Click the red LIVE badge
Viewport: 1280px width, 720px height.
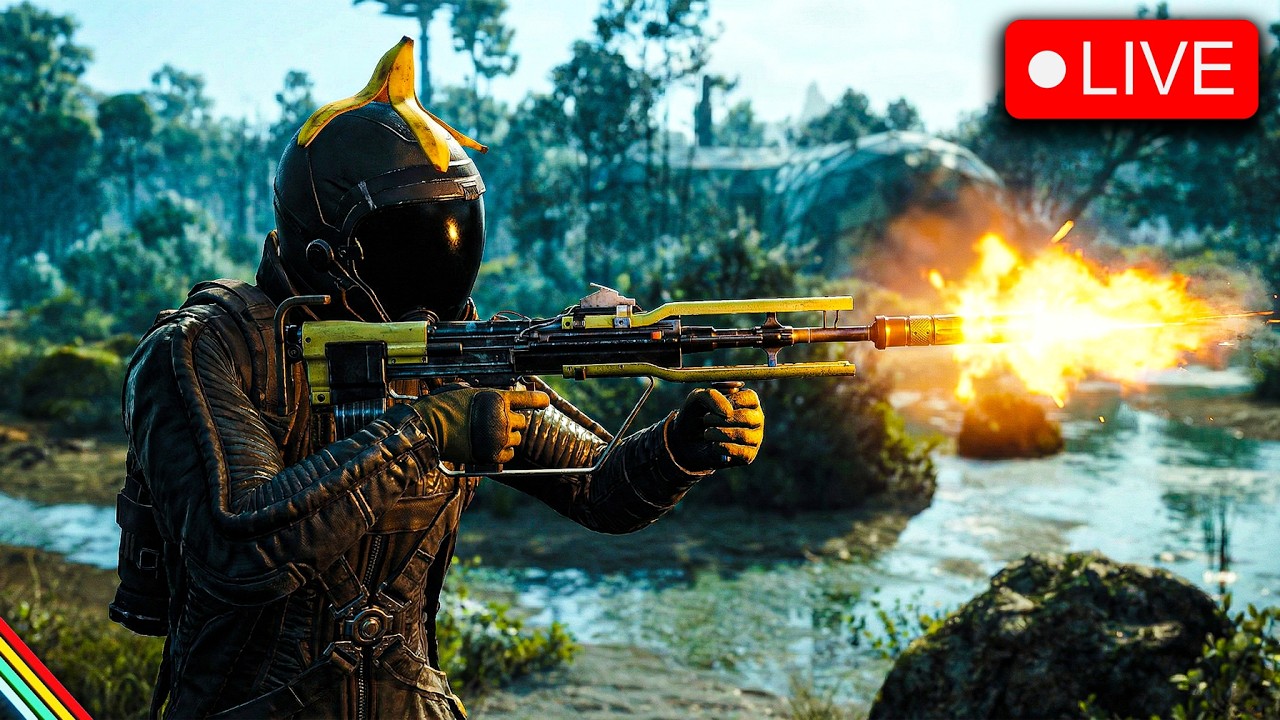(1131, 69)
